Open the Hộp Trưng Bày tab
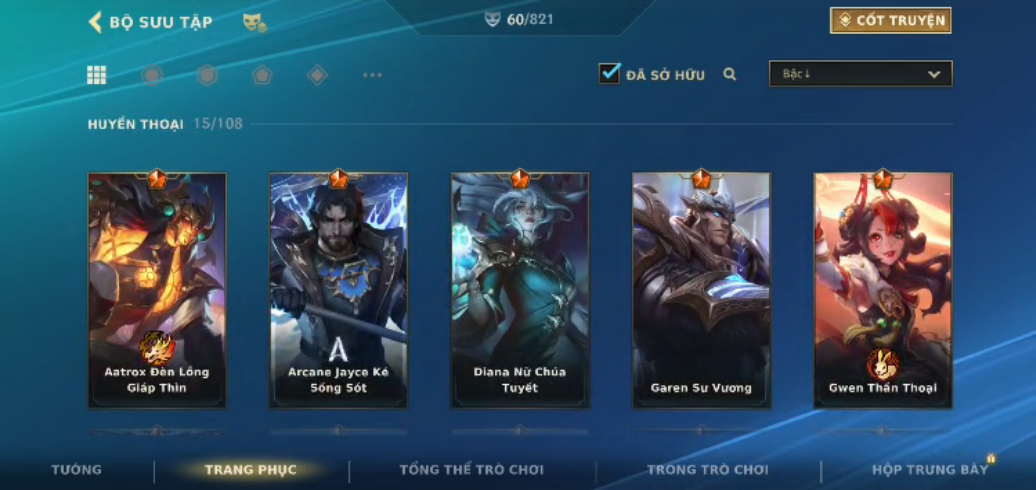Viewport: 1036px width, 490px height. [x=930, y=470]
